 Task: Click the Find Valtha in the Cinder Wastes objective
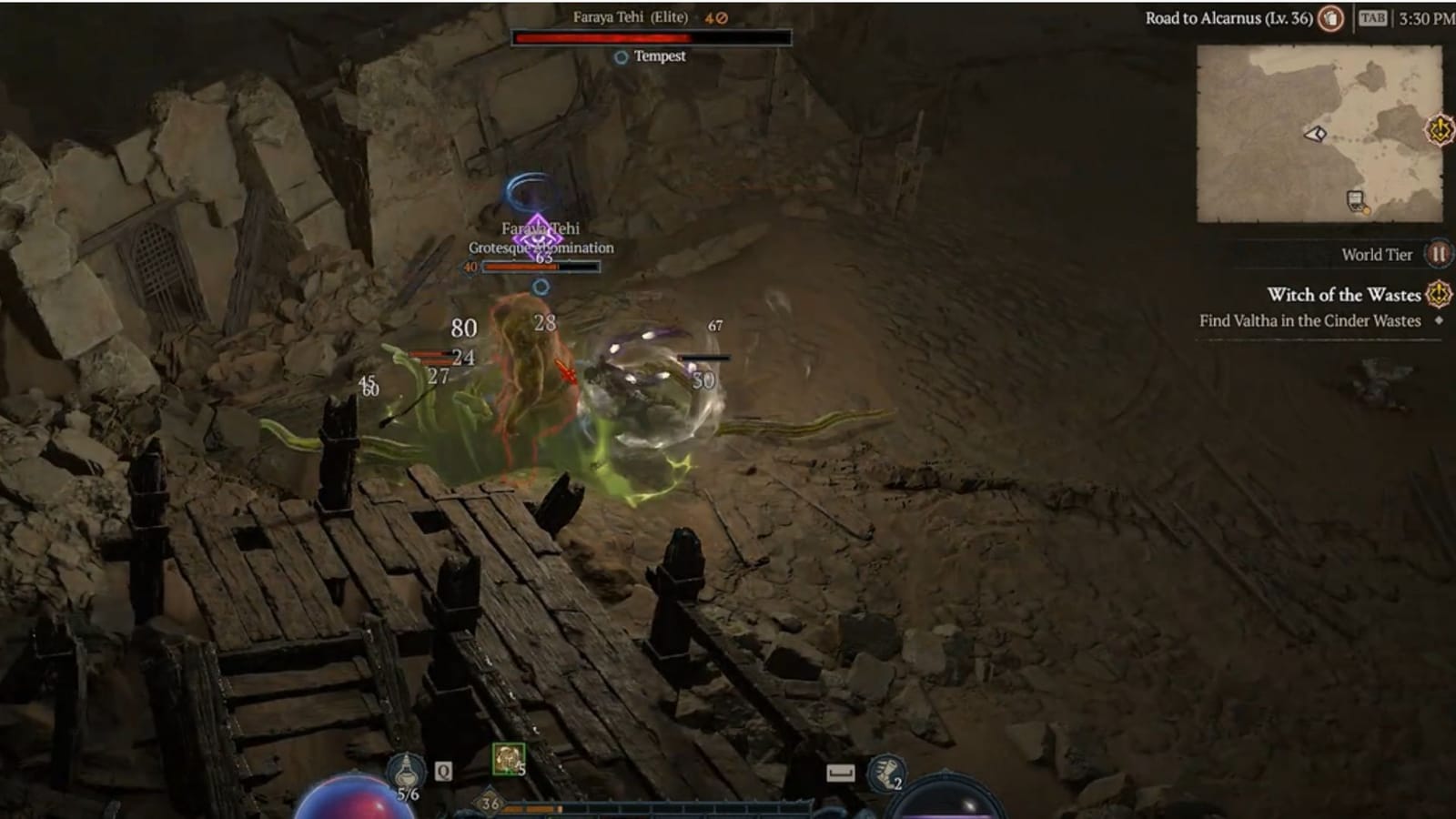1310,320
